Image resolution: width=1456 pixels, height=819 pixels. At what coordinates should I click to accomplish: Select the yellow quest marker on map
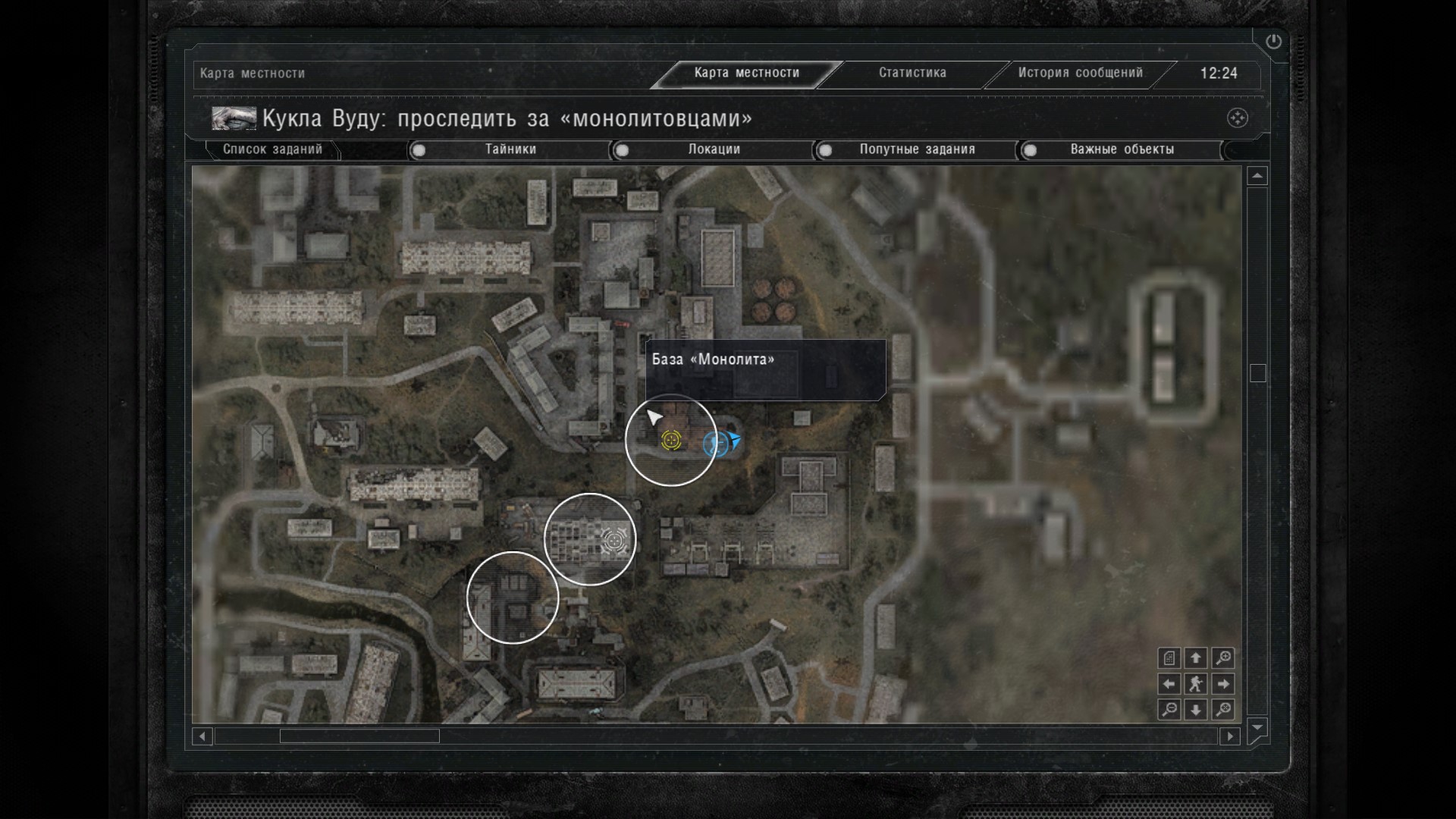(x=671, y=440)
